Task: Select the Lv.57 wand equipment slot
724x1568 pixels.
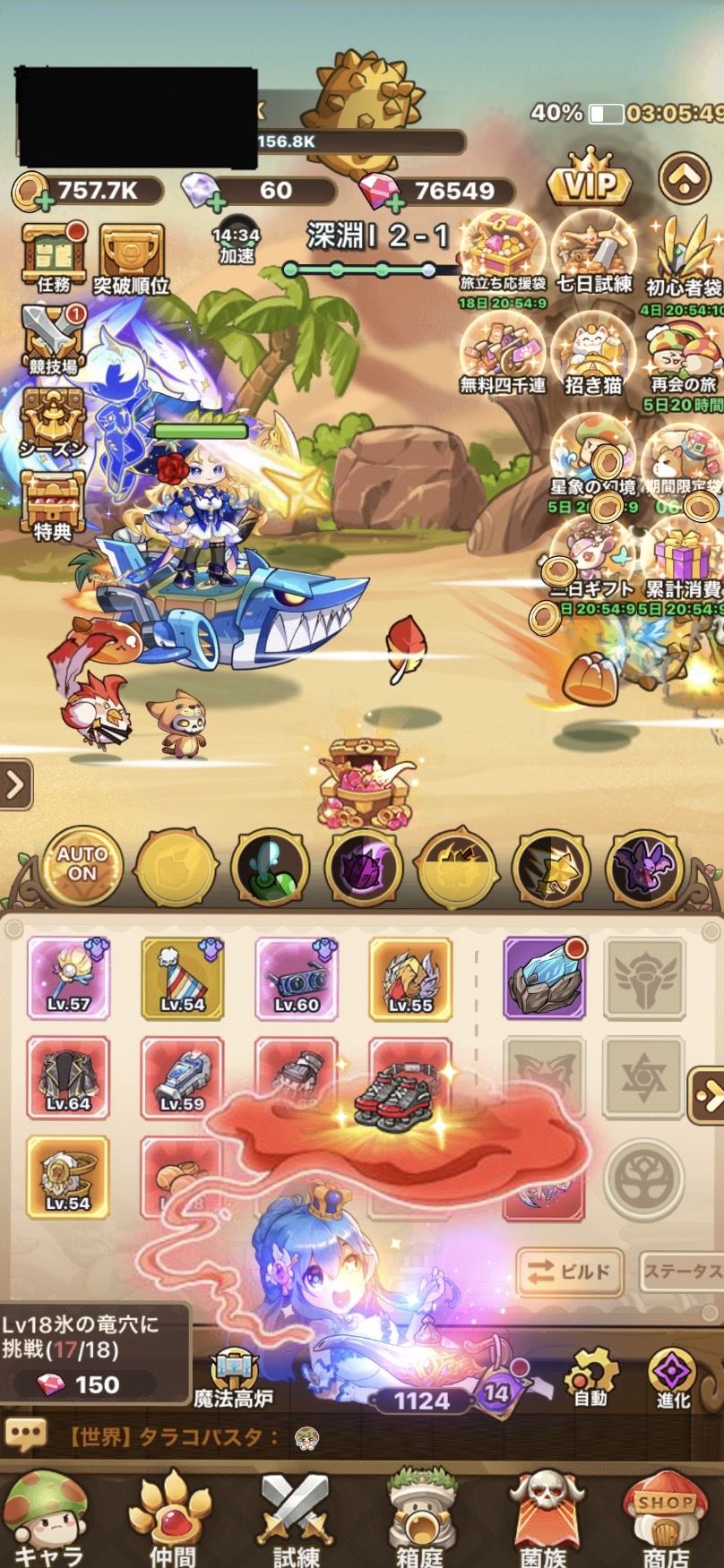Action: [68, 977]
